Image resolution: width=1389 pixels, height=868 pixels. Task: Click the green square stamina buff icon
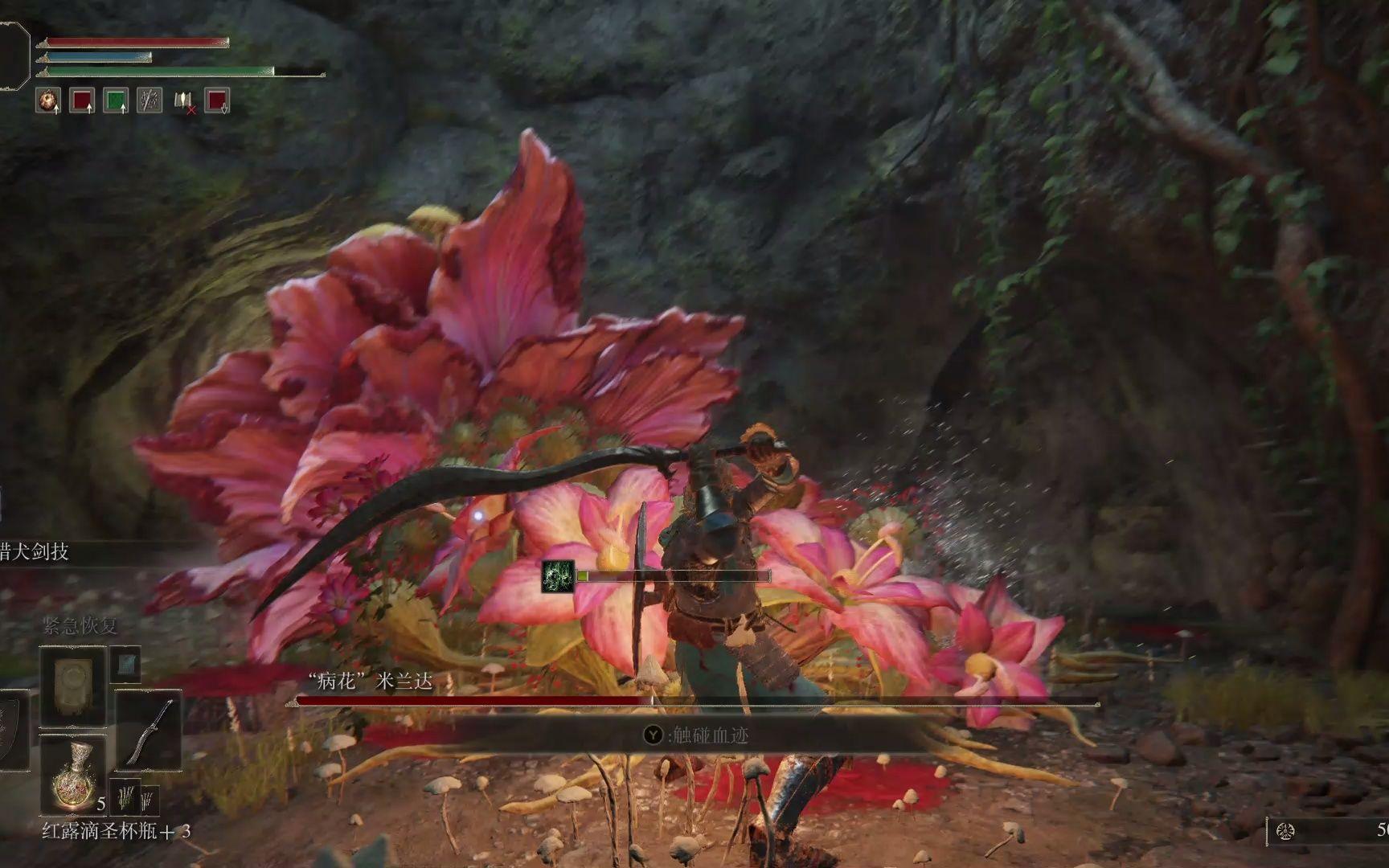pos(116,100)
